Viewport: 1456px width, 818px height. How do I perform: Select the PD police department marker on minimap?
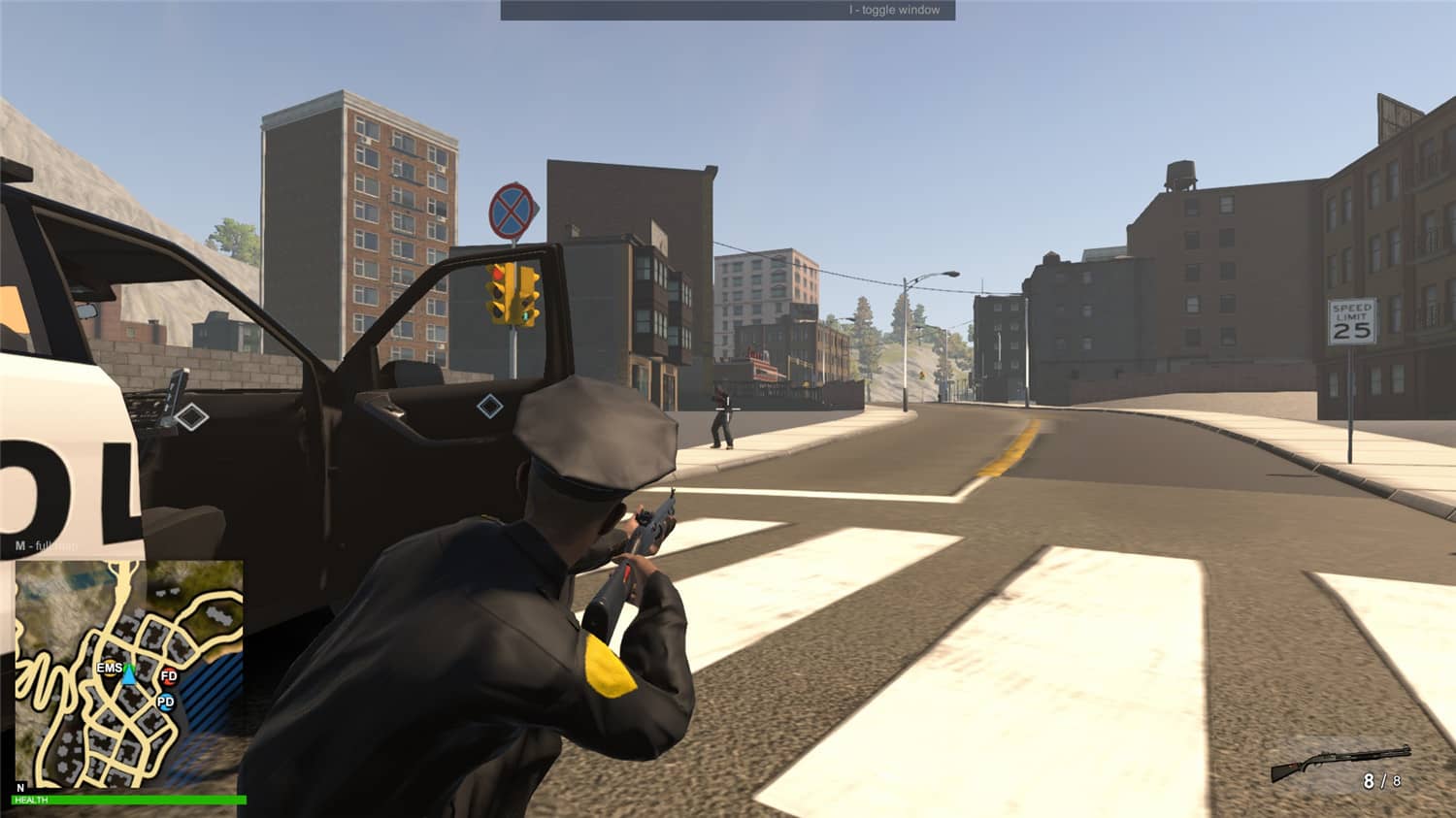[x=166, y=702]
